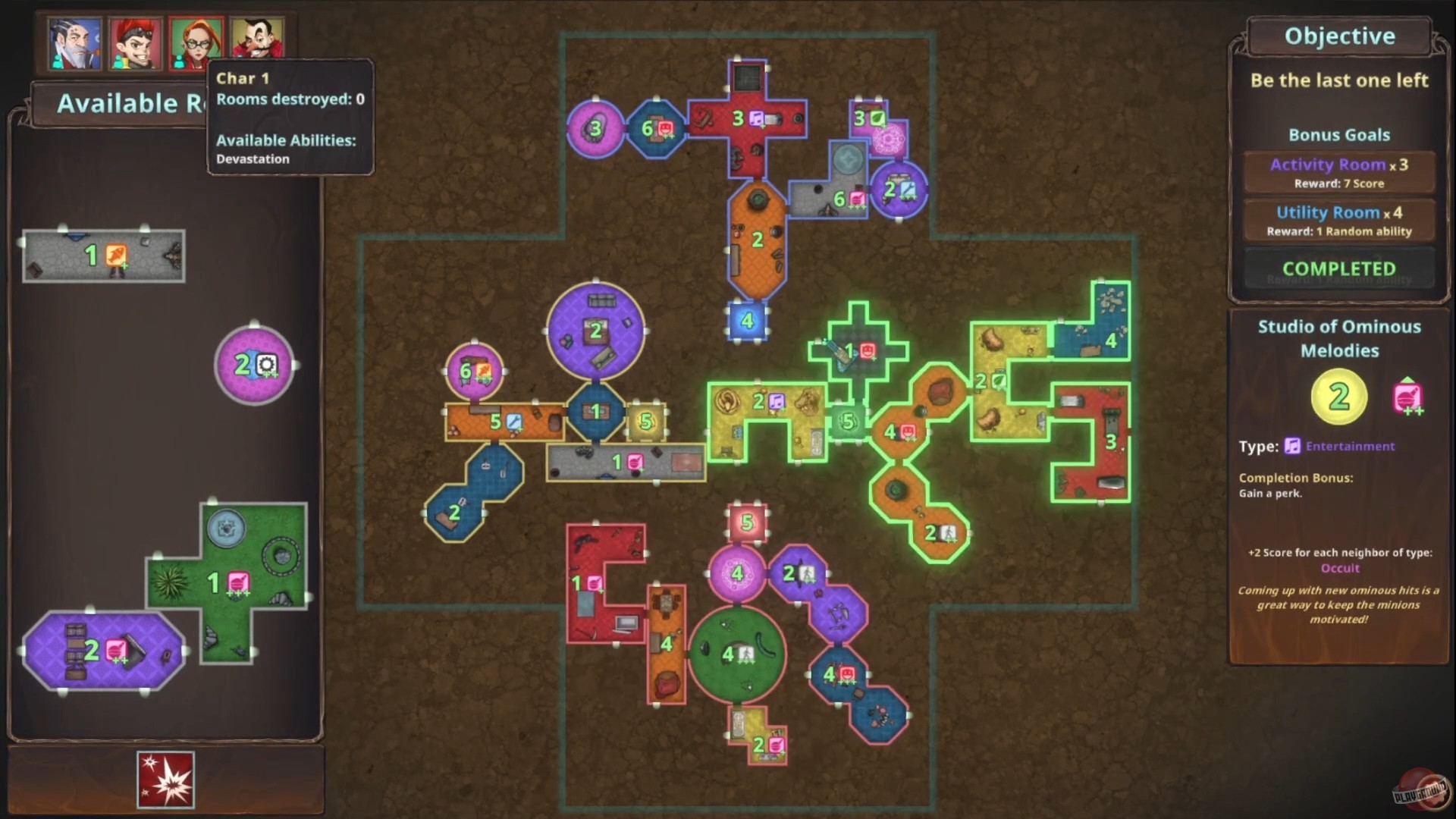Click the yellow score coin showing 2
Image resolution: width=1456 pixels, height=819 pixels.
(x=1338, y=397)
